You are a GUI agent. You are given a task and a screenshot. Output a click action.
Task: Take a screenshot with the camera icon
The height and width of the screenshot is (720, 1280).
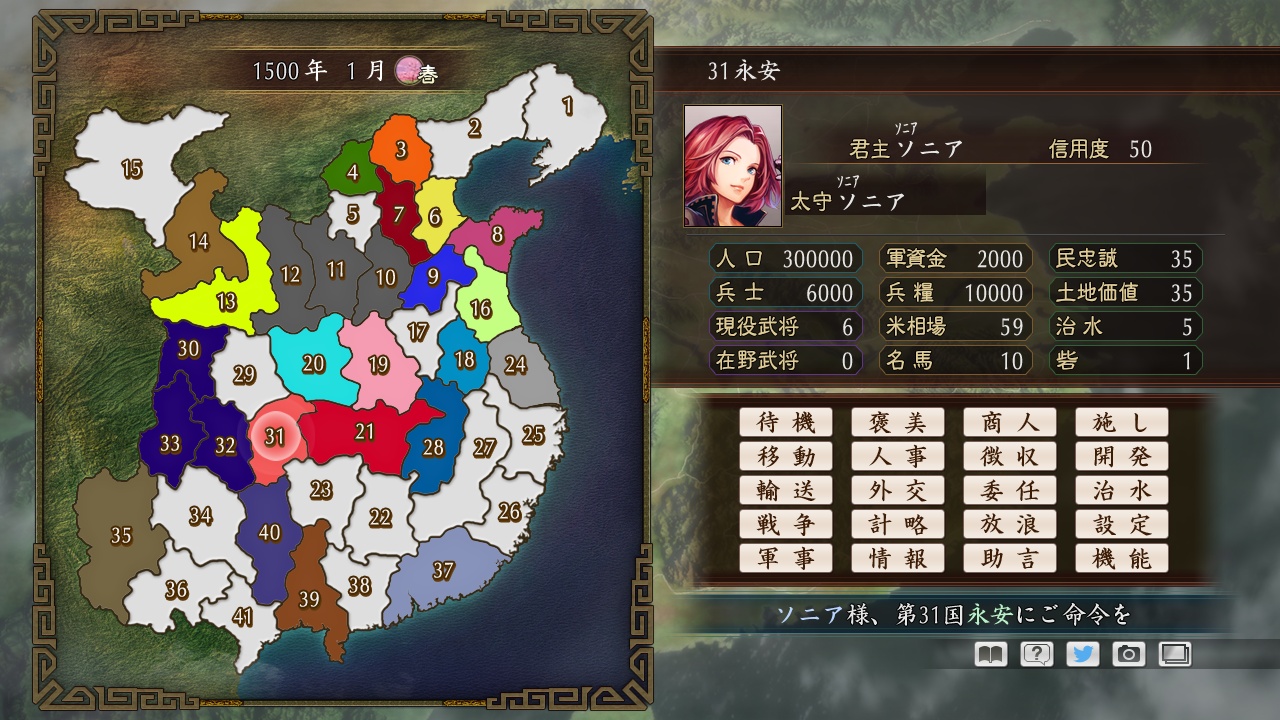tap(1128, 654)
